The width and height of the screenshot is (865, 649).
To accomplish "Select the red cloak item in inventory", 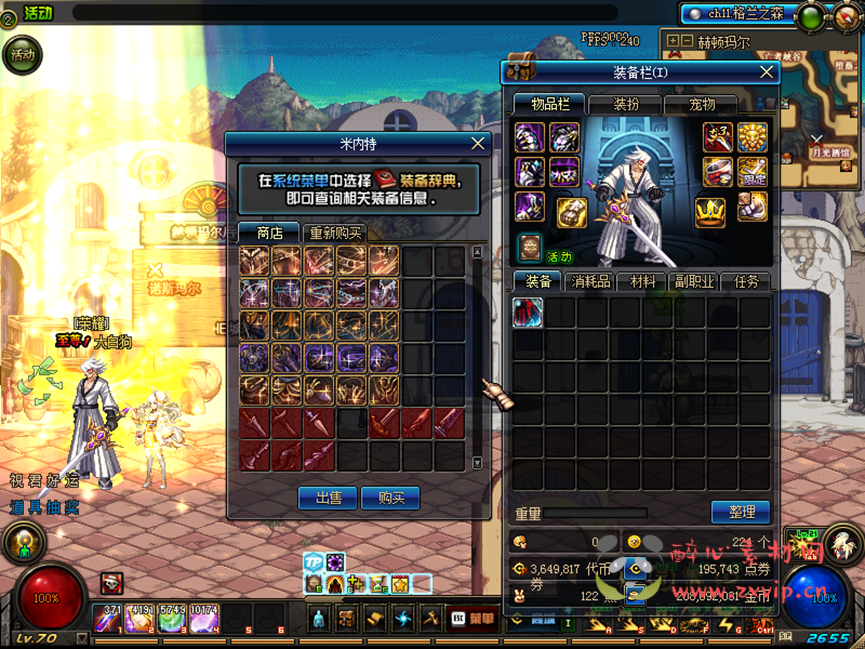I will coord(528,313).
